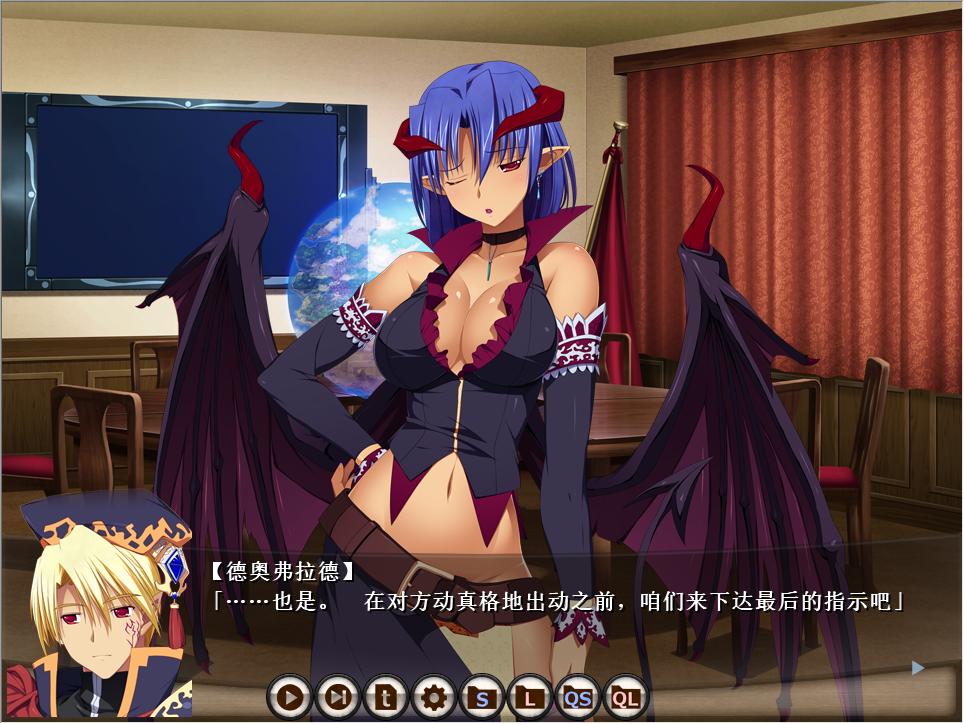The width and height of the screenshot is (964, 724).
Task: Open the text log with the 't' button
Action: point(386,697)
